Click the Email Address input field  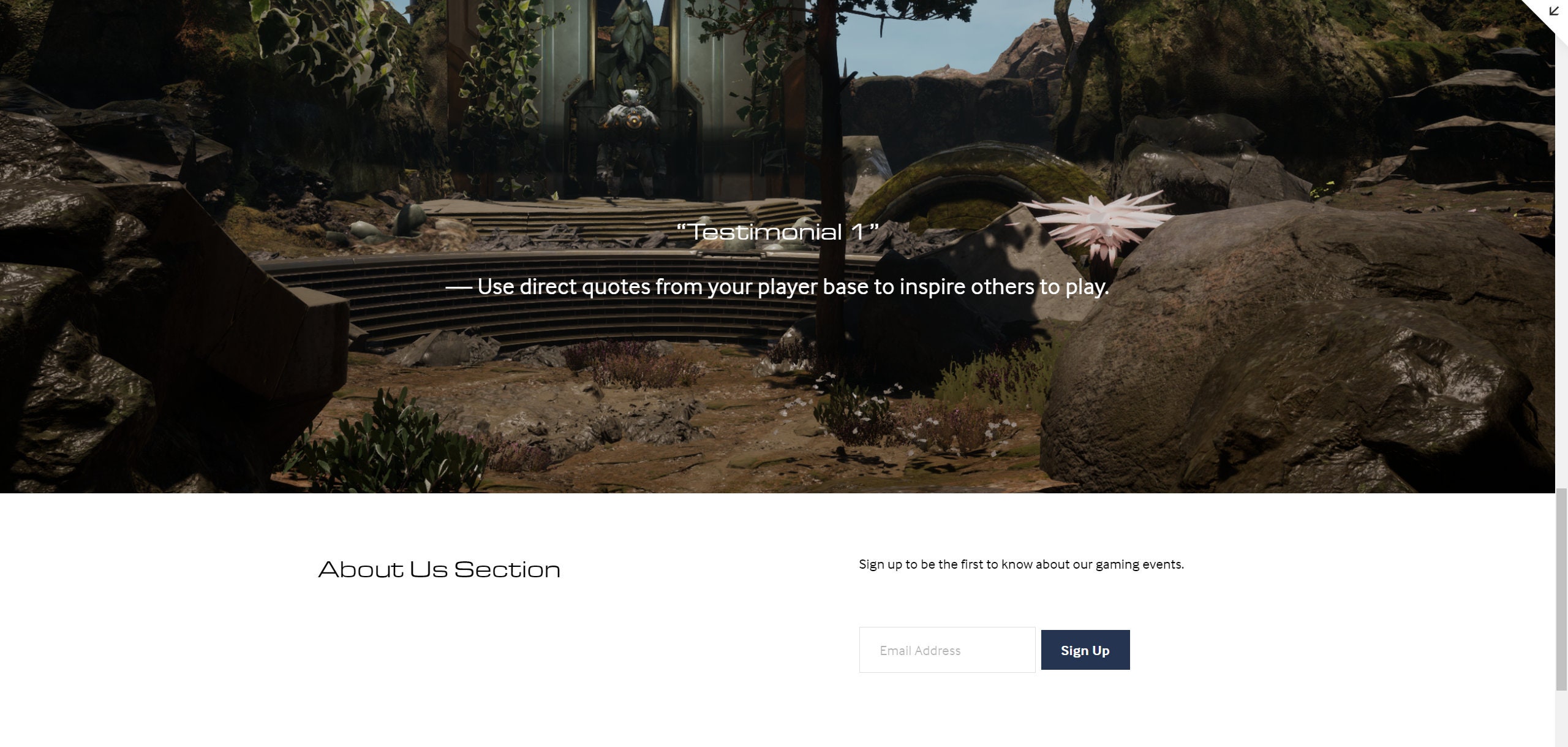point(946,650)
